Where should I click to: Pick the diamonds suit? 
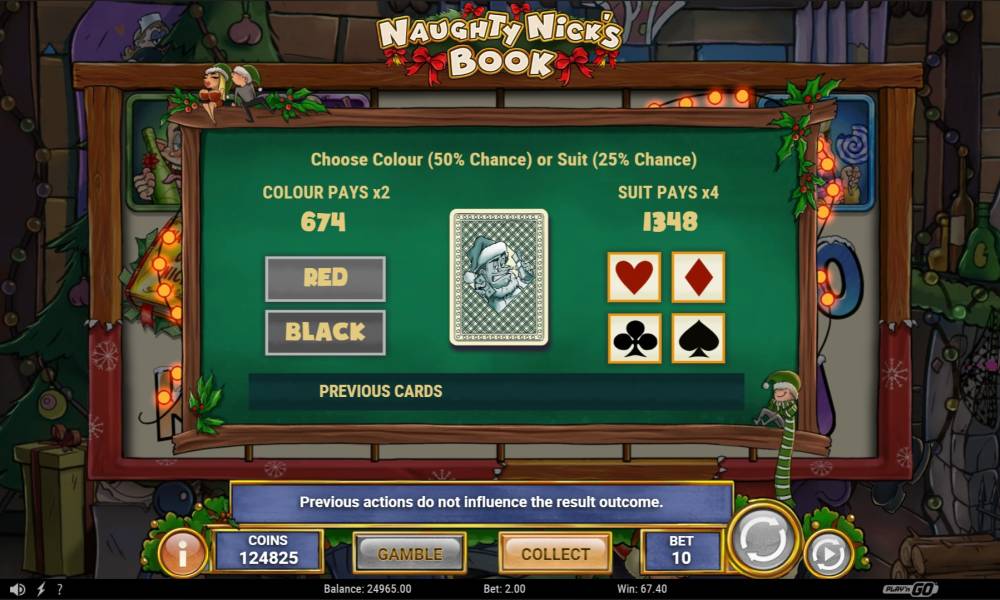tap(698, 277)
